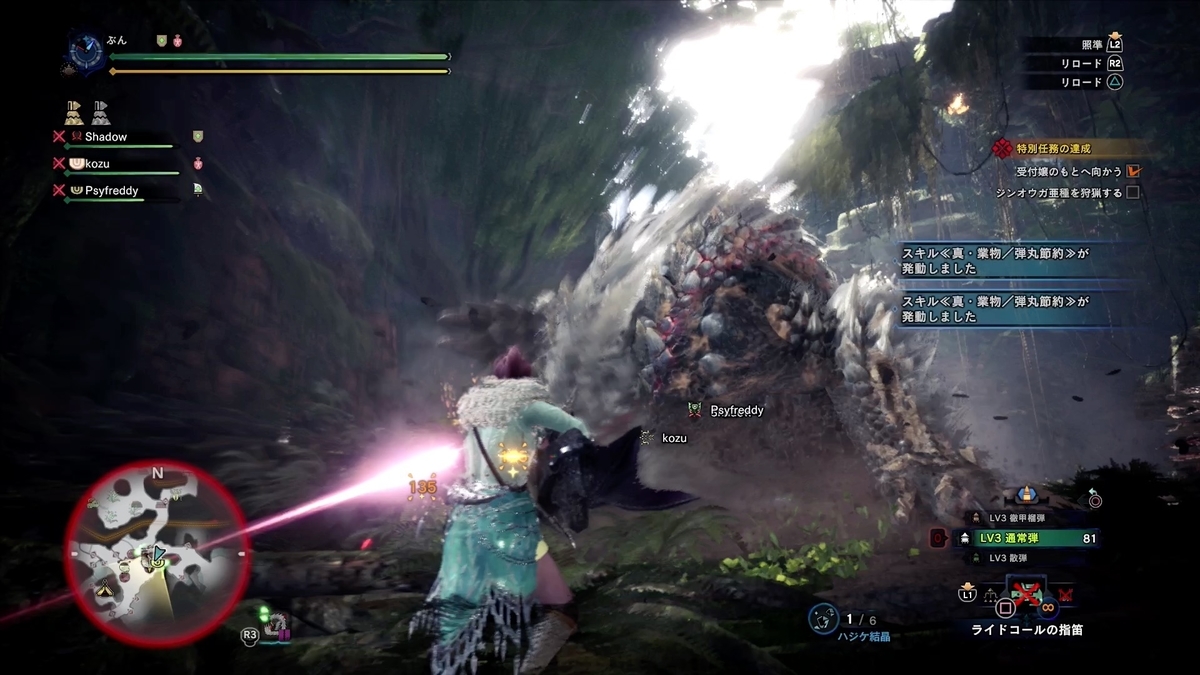Tick the 受付嬢のもとへ向かう objective checkbox
1200x675 pixels.
tap(1133, 171)
